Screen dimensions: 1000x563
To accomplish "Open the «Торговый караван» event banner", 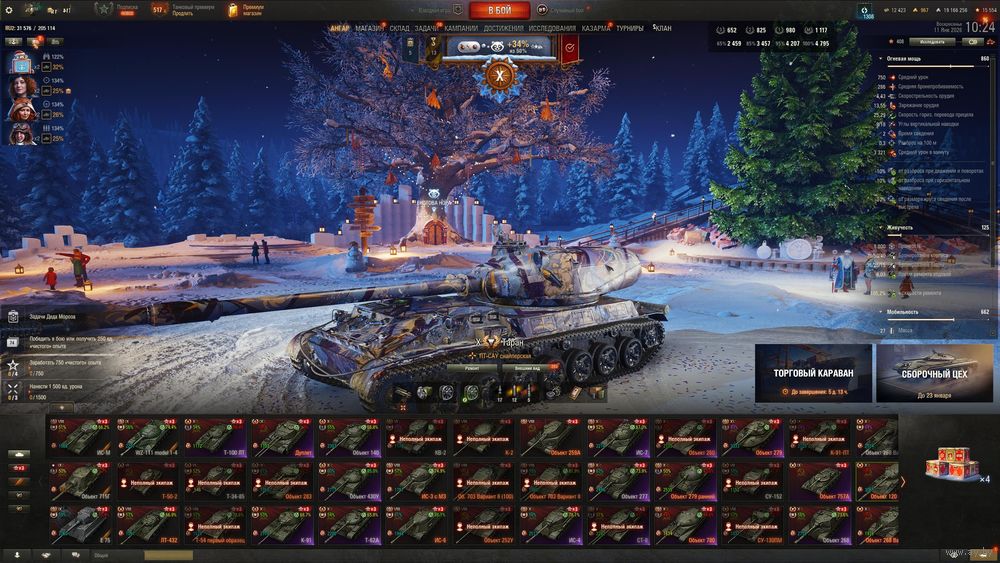I will pos(812,372).
